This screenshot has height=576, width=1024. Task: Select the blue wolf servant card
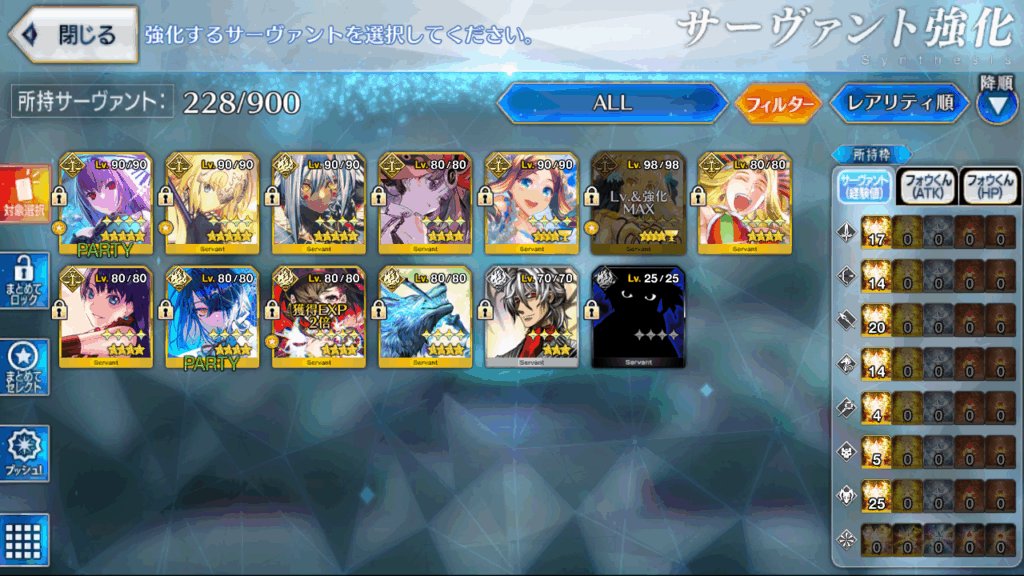tap(425, 317)
